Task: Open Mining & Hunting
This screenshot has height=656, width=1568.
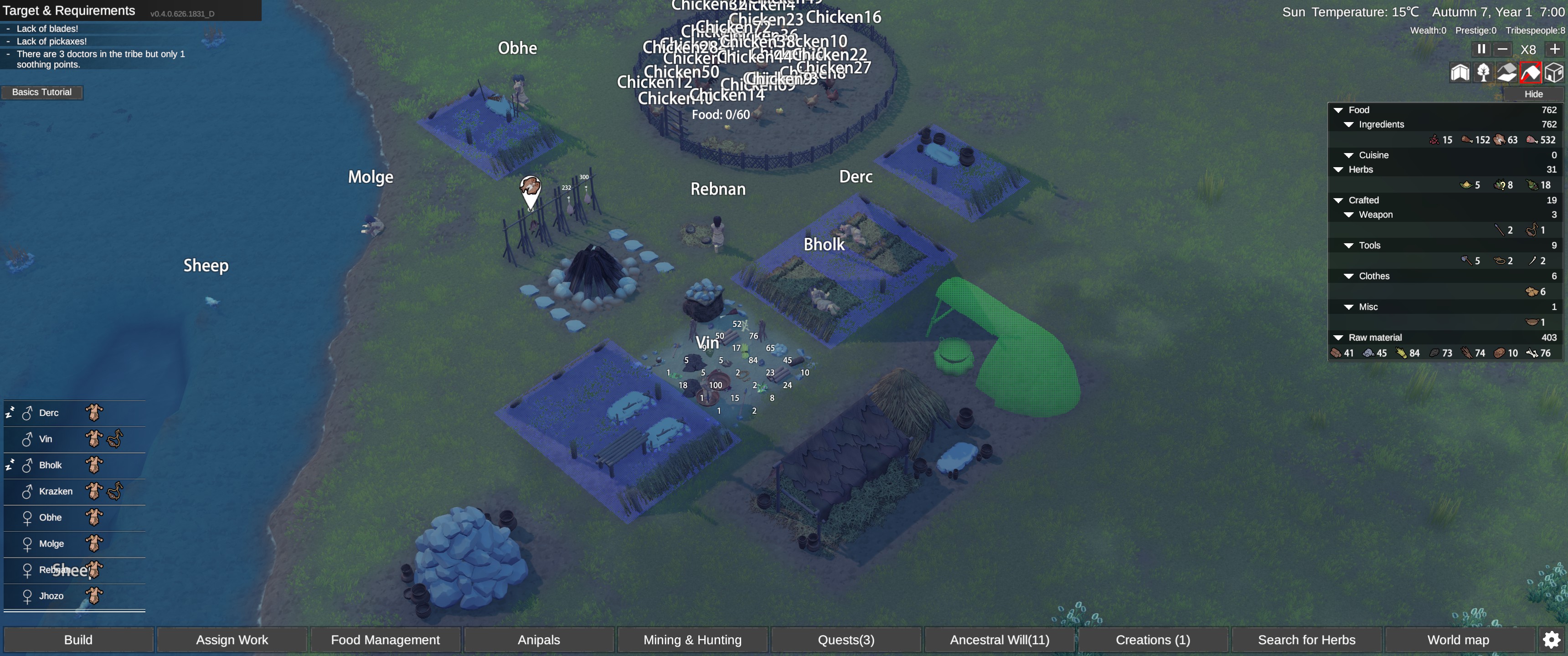Action: tap(693, 640)
